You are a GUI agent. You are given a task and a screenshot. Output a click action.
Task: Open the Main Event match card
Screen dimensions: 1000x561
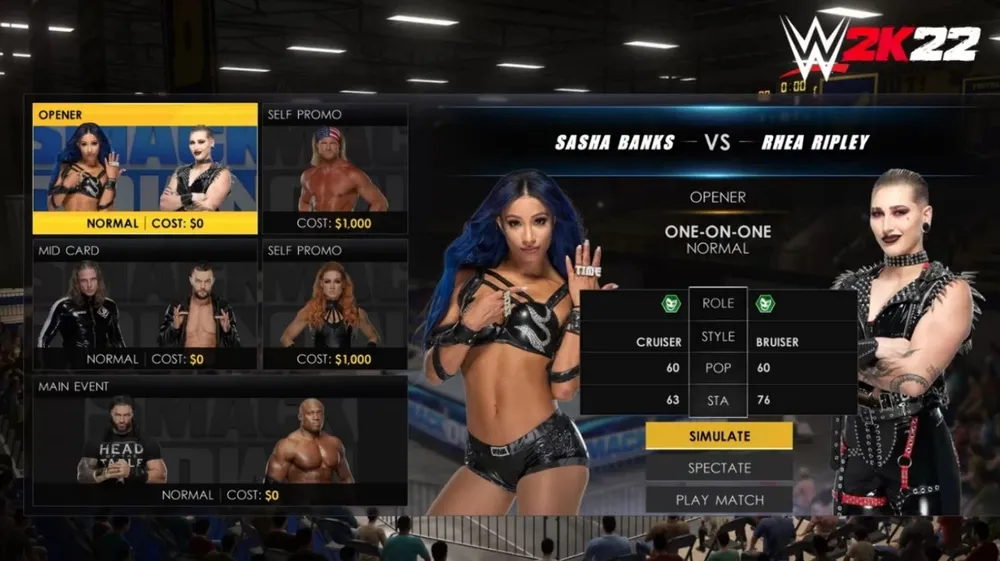220,440
